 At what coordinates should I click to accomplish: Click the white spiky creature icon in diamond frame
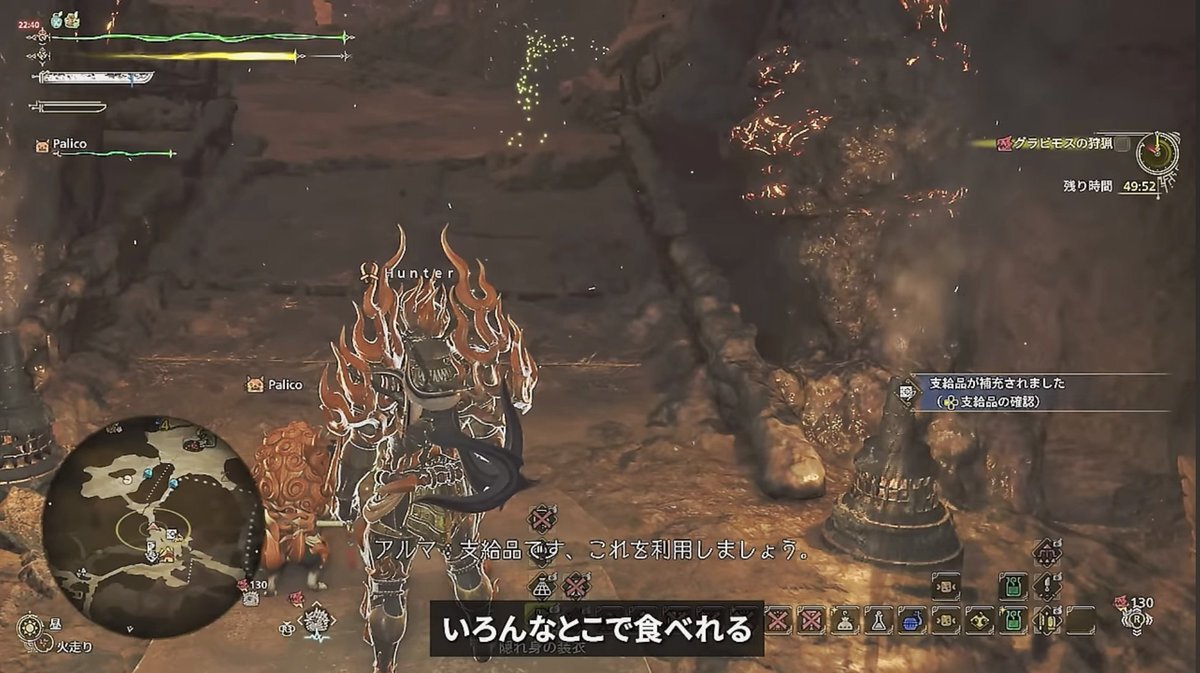pyautogui.click(x=318, y=622)
